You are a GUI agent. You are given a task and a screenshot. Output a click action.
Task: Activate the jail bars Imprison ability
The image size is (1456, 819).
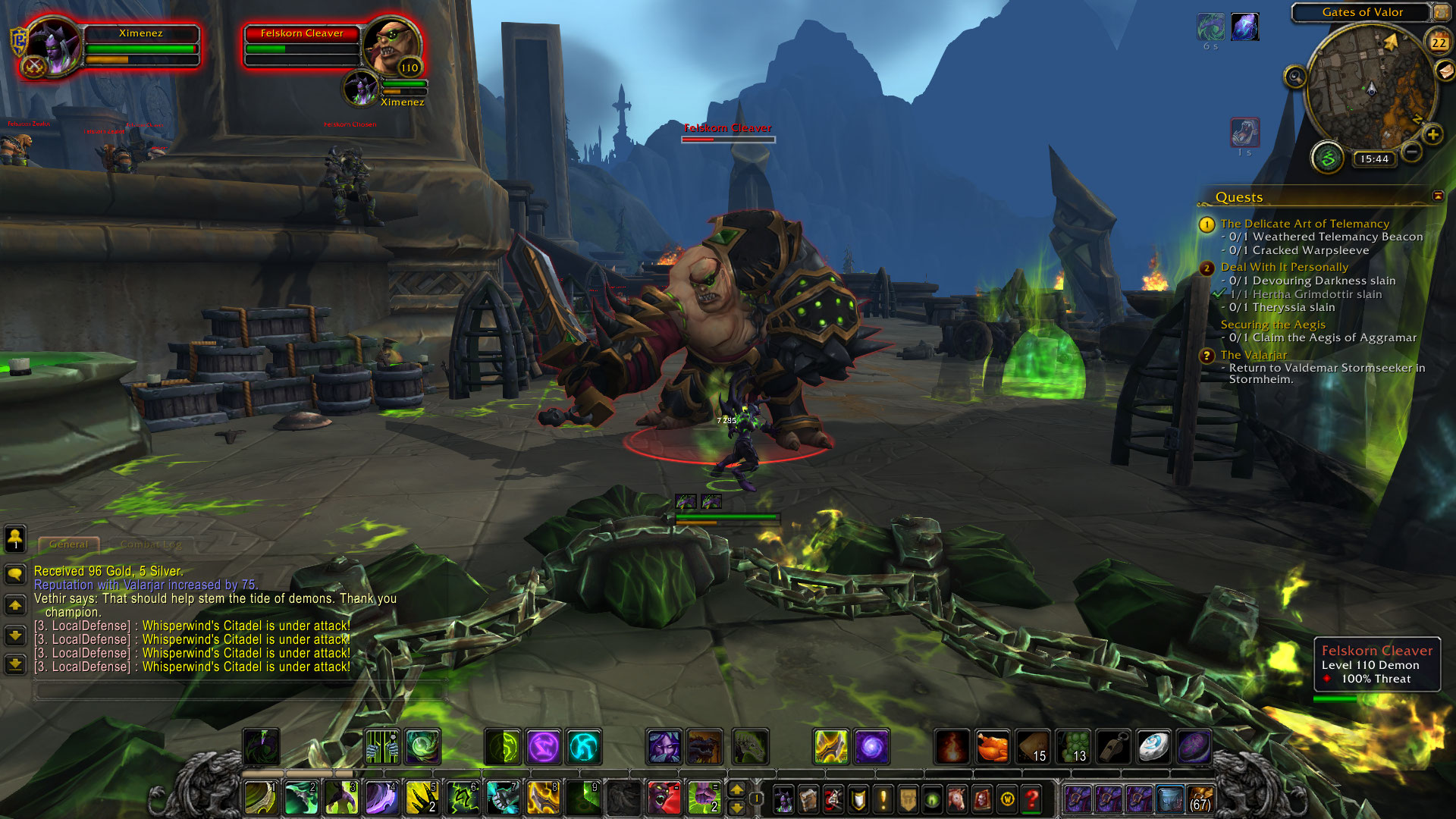point(382,747)
